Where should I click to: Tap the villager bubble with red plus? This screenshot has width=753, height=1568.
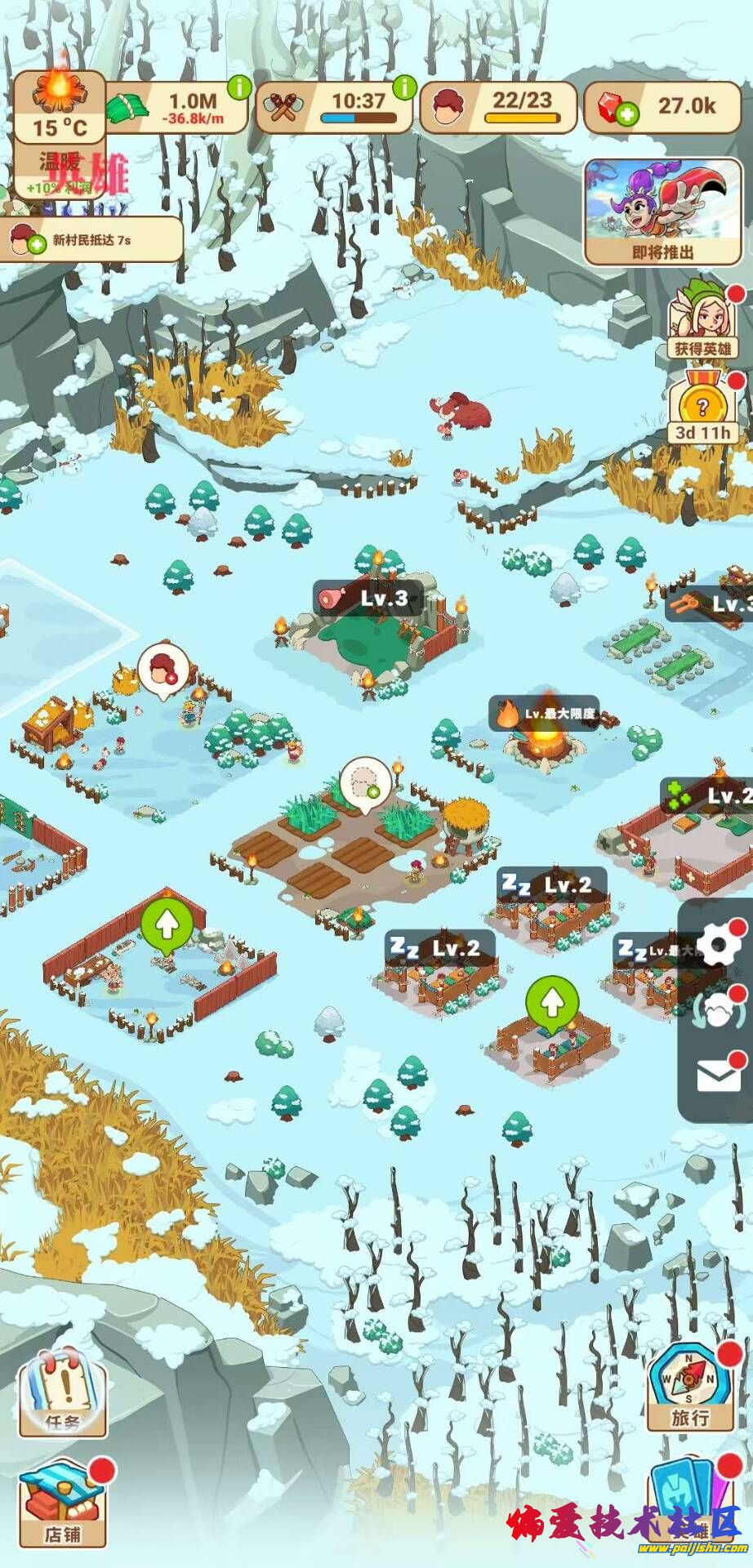tap(164, 670)
